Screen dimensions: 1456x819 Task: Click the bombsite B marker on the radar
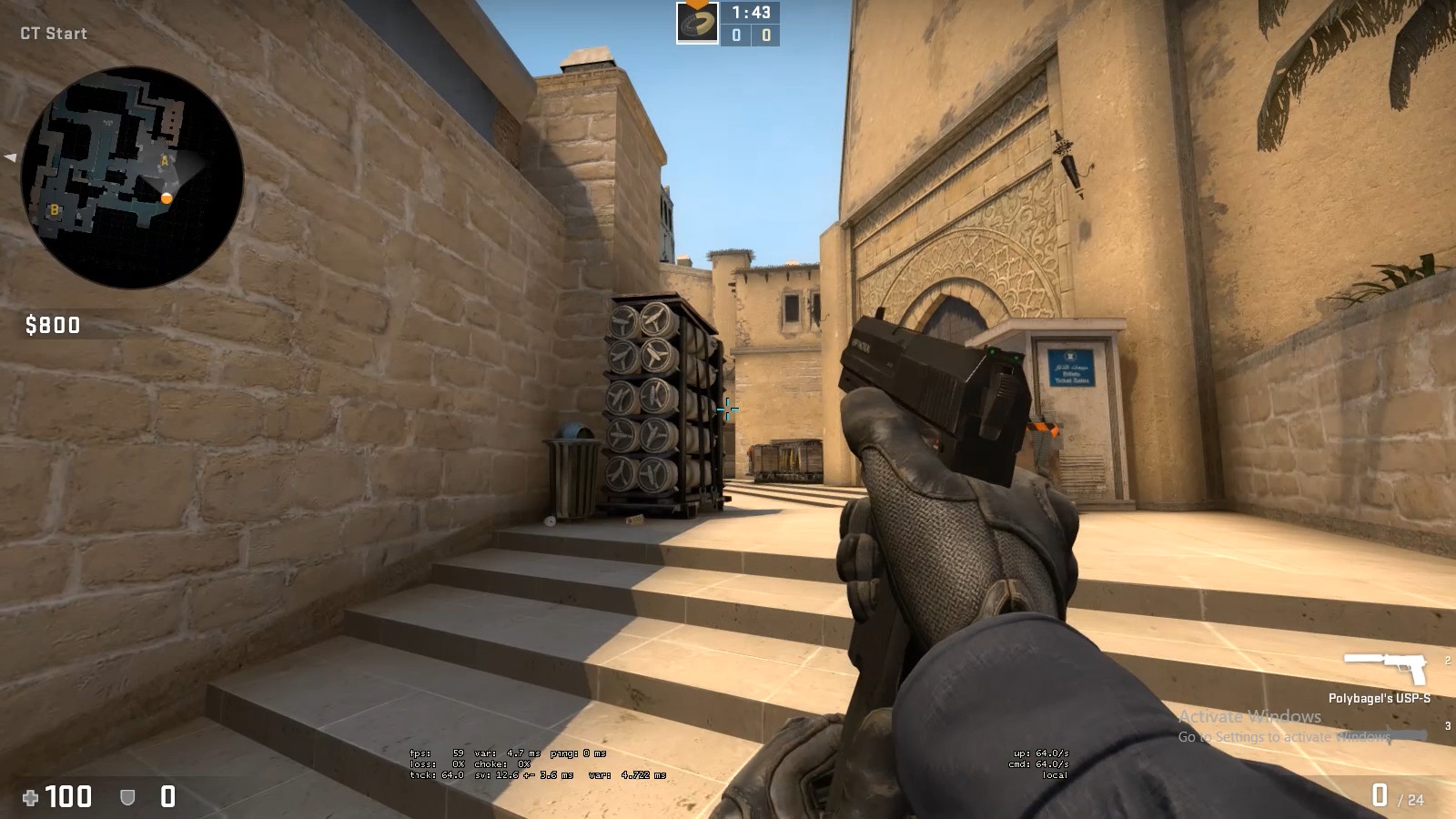click(55, 210)
